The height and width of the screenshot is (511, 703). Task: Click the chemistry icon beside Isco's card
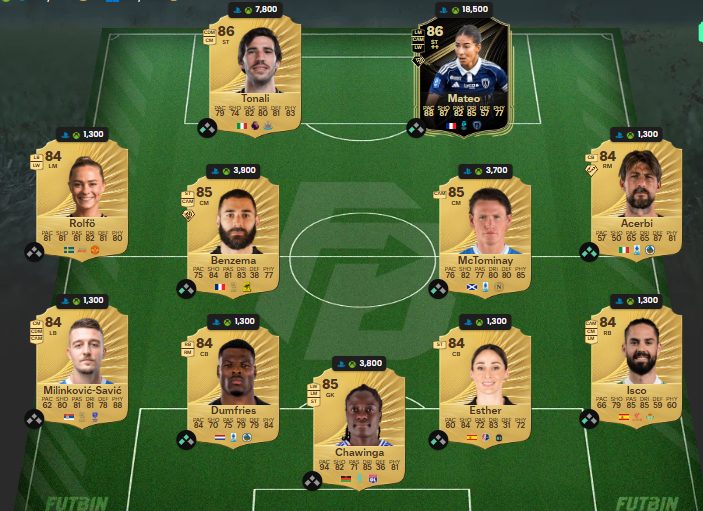(589, 418)
